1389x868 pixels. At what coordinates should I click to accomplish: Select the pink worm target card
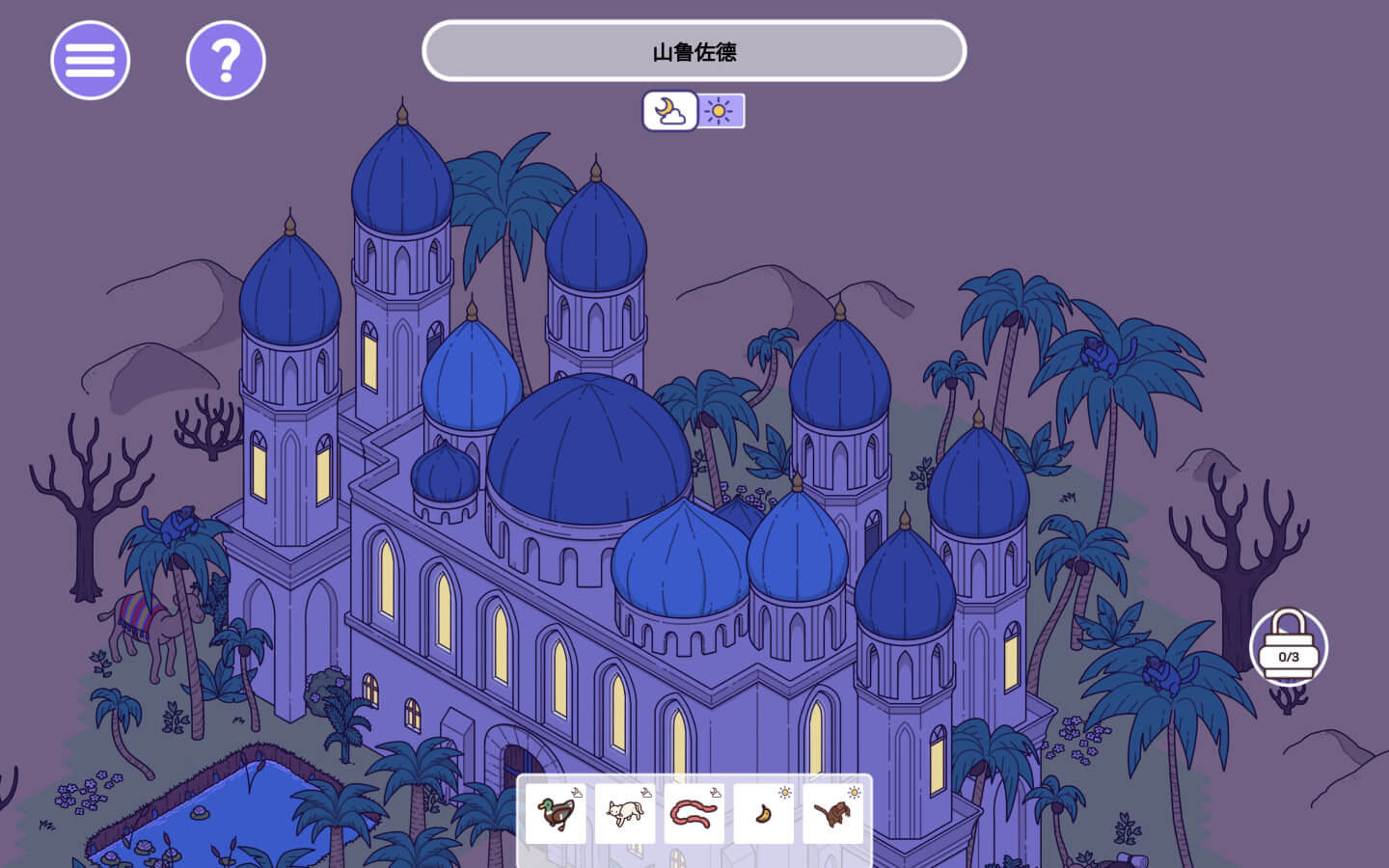point(694,813)
